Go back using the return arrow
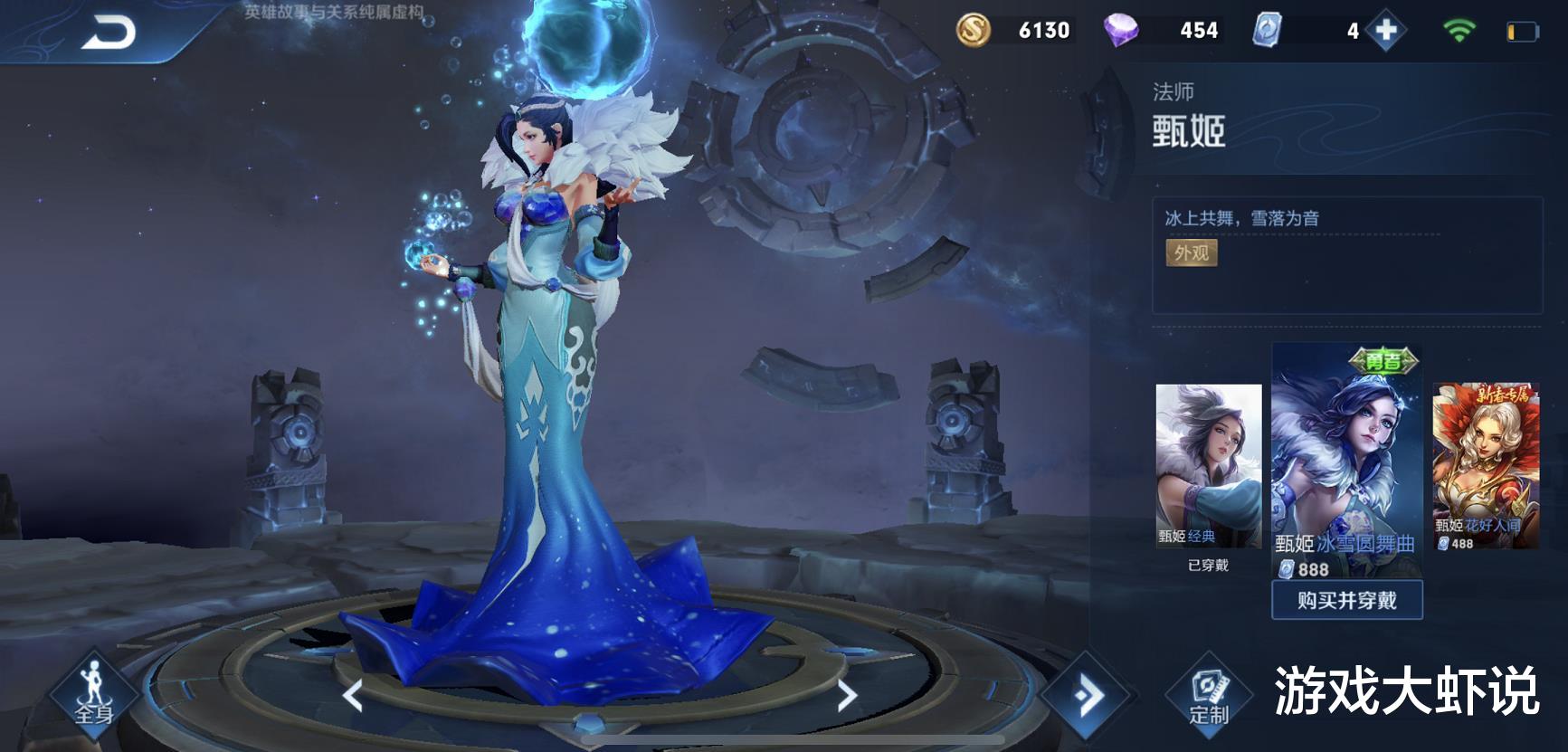 109,33
